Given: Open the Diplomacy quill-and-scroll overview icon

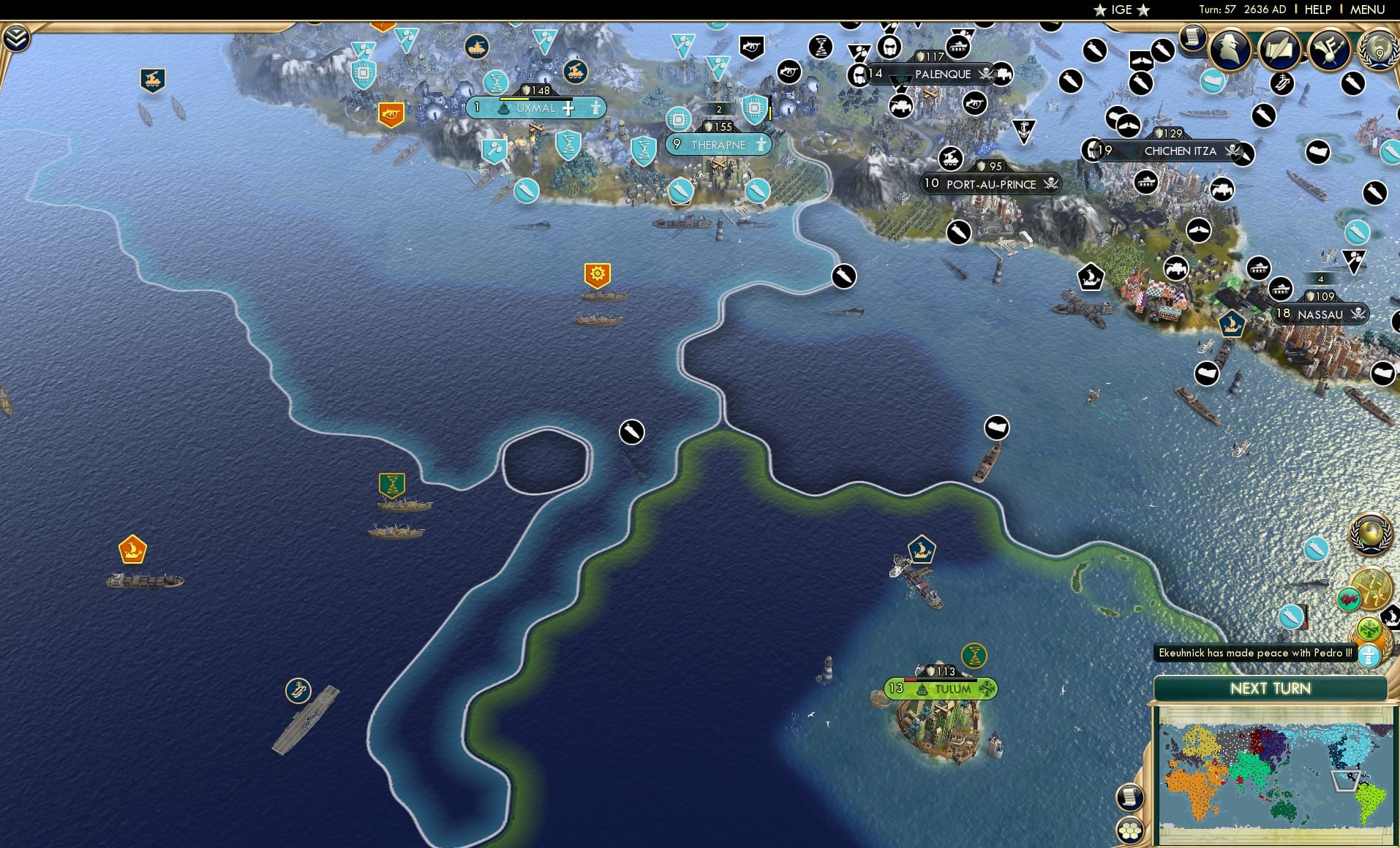Looking at the screenshot, I should 1281,50.
